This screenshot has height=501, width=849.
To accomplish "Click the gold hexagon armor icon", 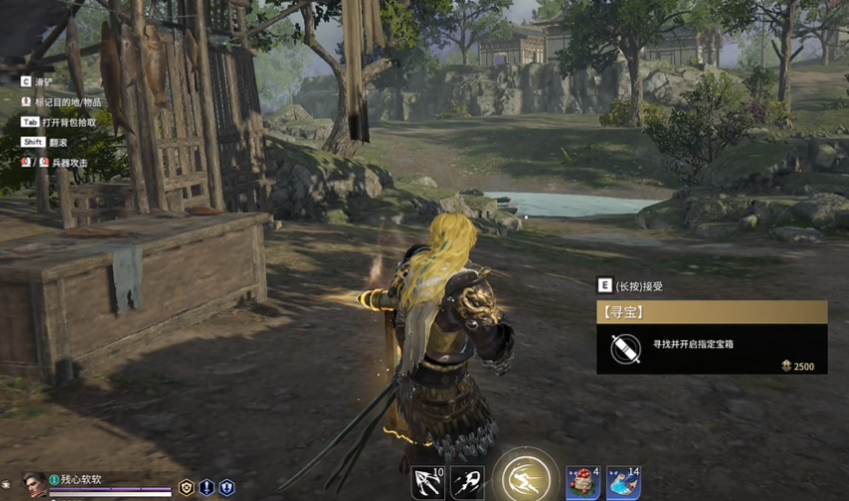I will 186,488.
